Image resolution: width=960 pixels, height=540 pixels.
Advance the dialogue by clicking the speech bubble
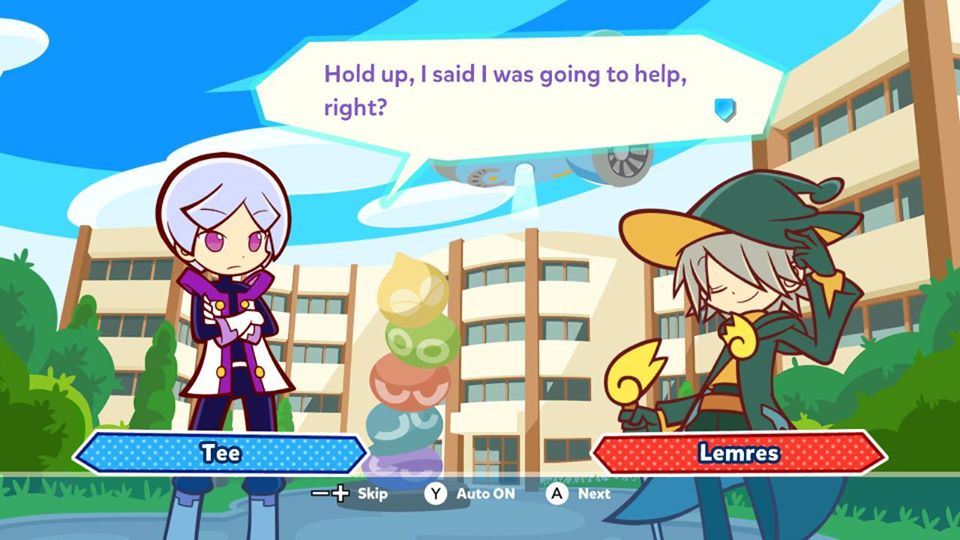point(500,90)
